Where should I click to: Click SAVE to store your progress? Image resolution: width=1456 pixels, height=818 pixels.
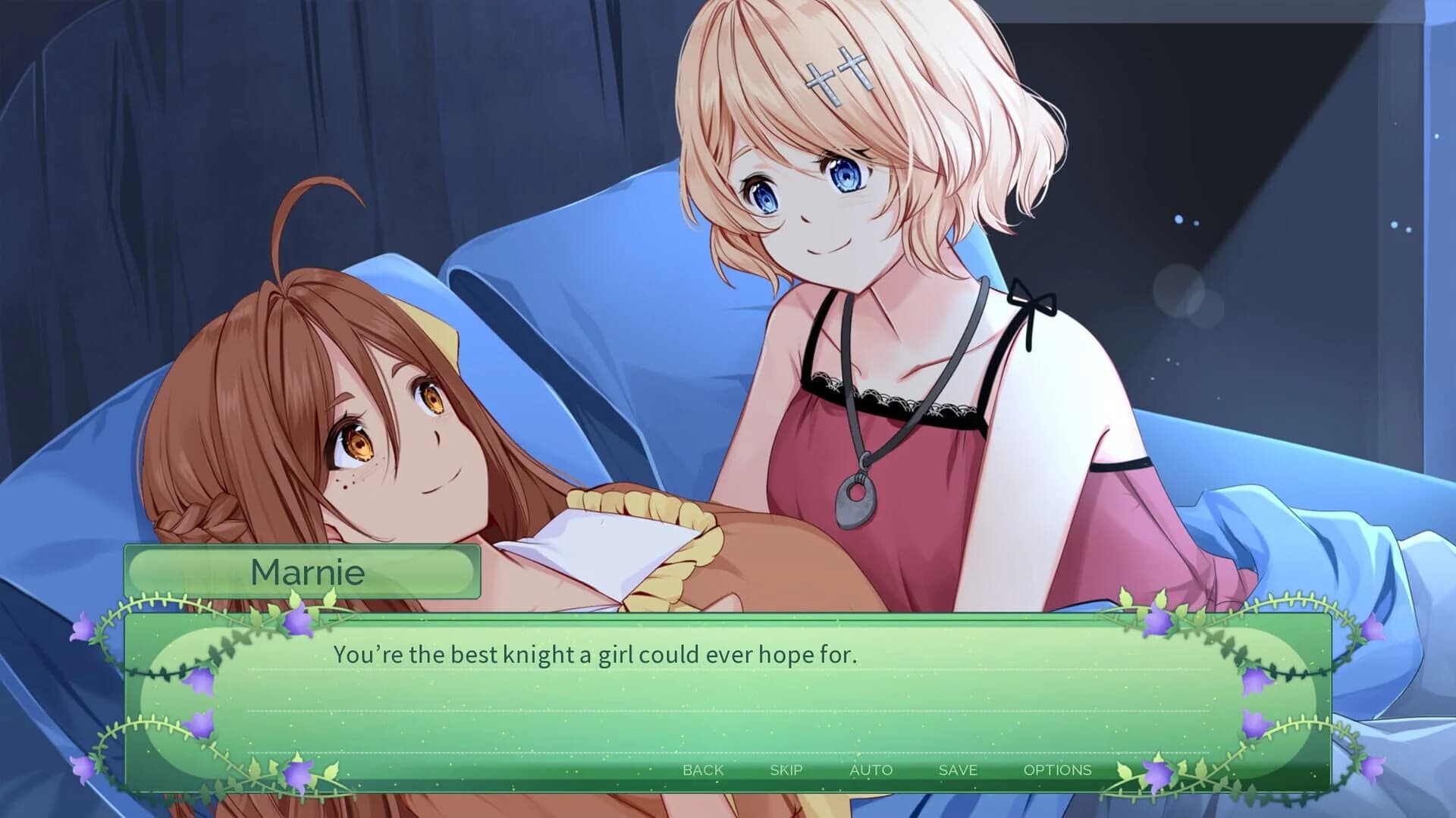tap(958, 770)
